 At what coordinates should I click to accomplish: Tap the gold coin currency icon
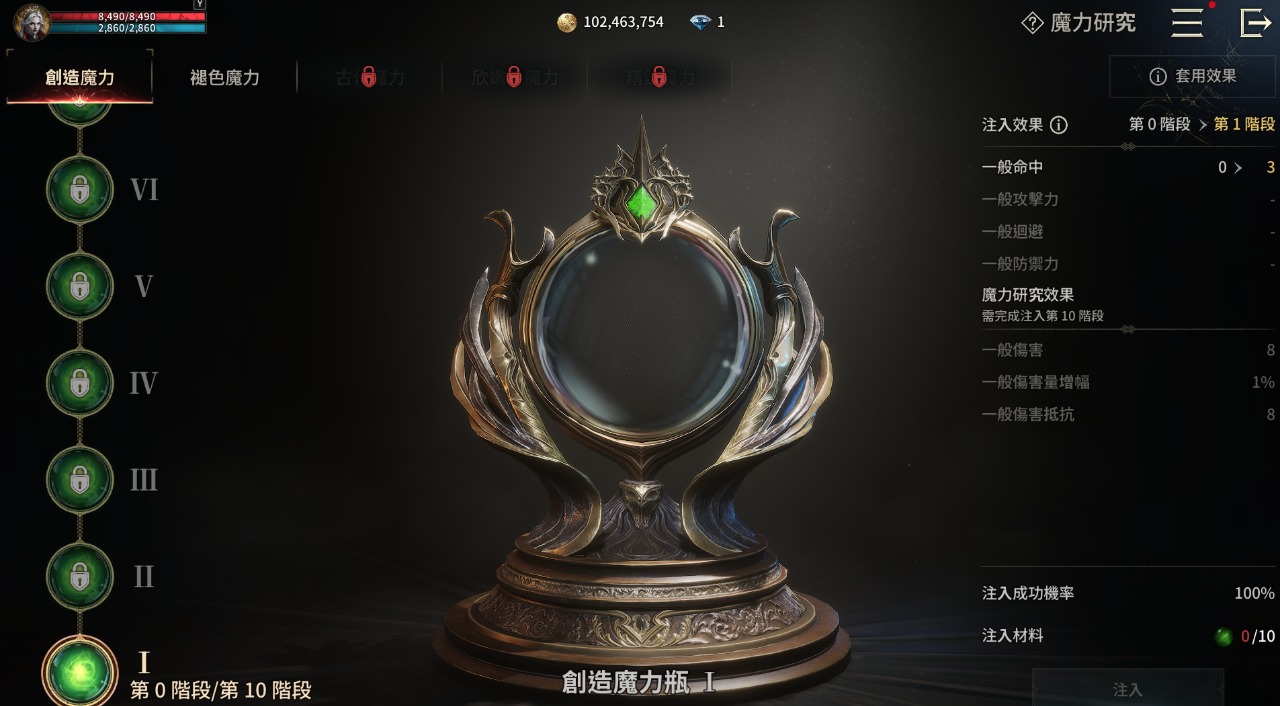[567, 22]
